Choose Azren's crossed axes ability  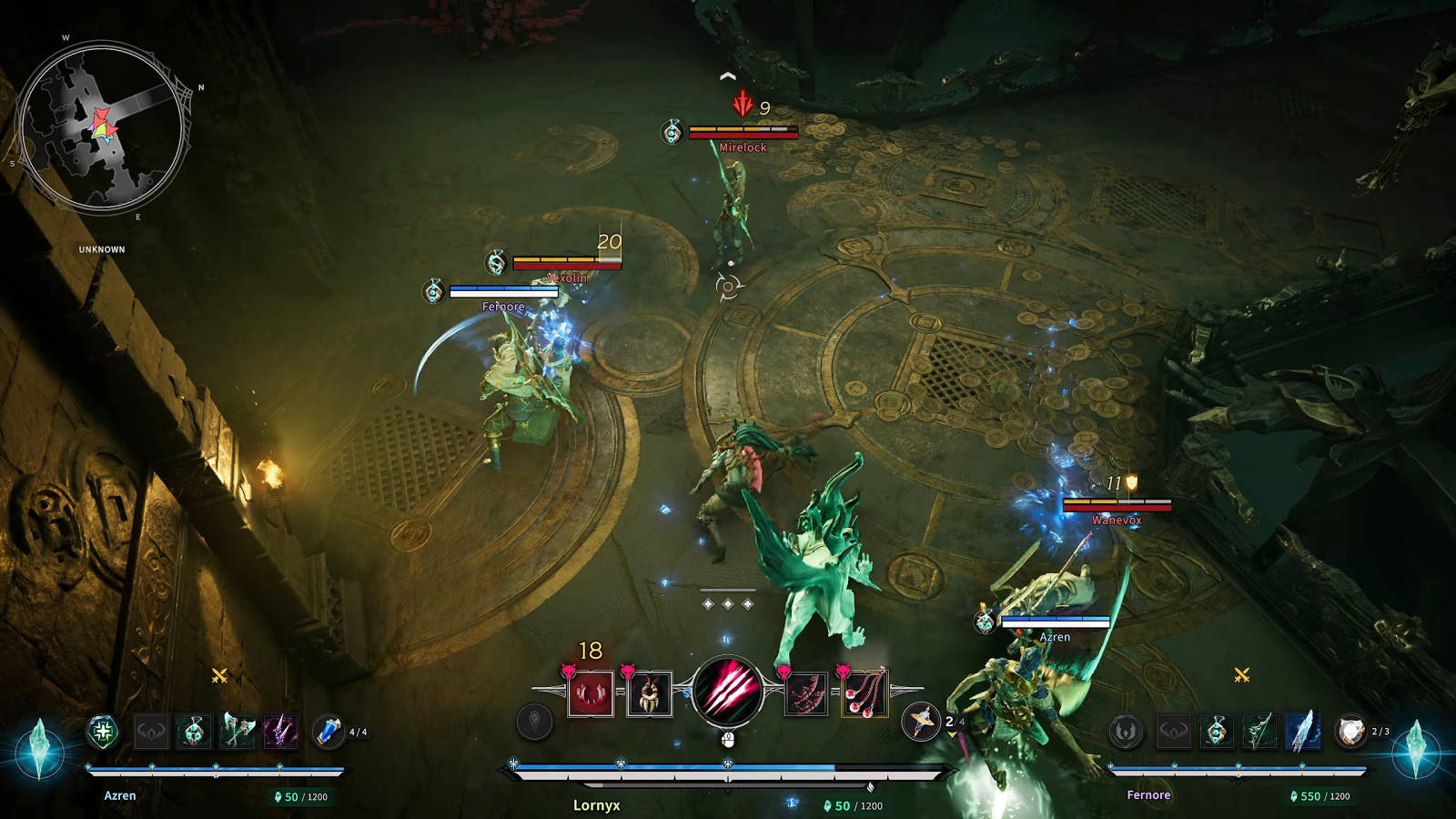point(238,731)
